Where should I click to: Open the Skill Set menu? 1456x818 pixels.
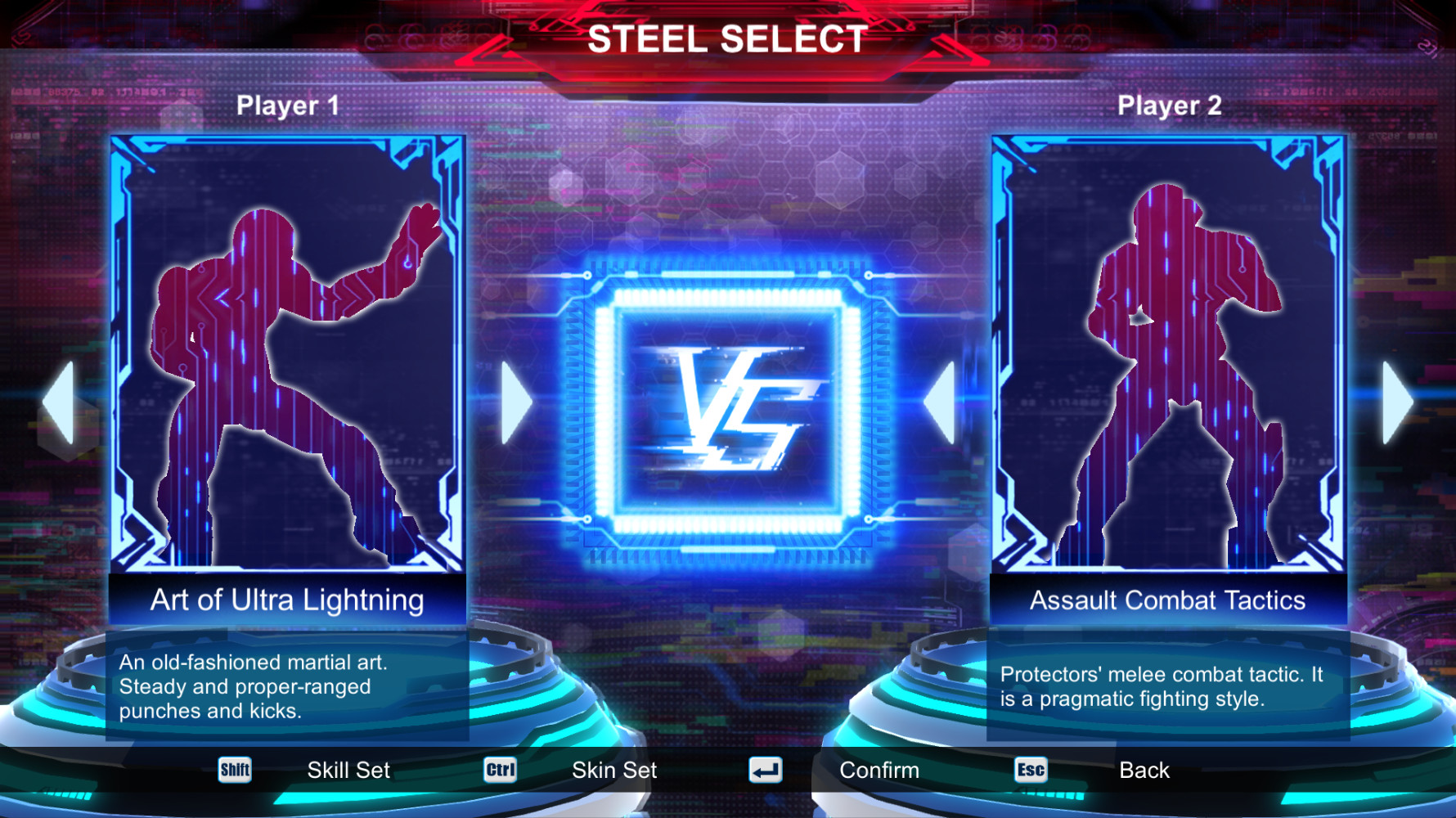348,769
